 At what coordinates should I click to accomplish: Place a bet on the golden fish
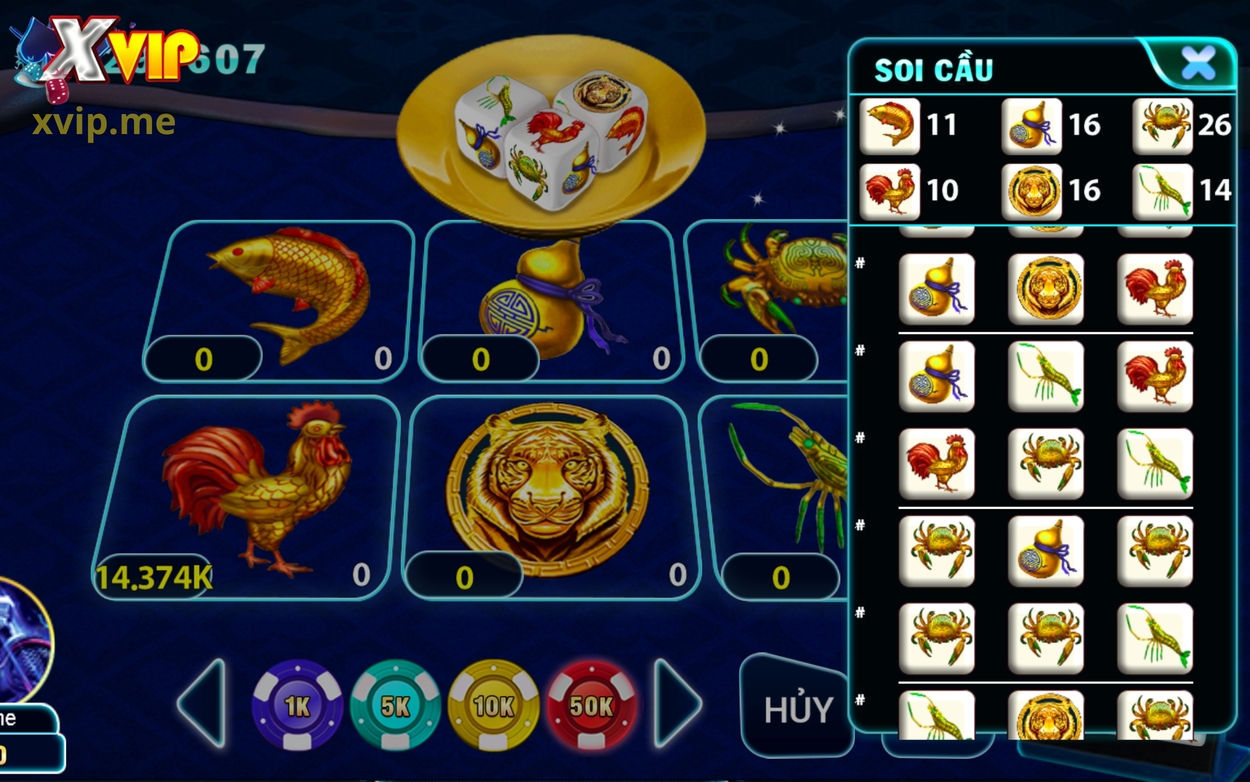[x=279, y=295]
